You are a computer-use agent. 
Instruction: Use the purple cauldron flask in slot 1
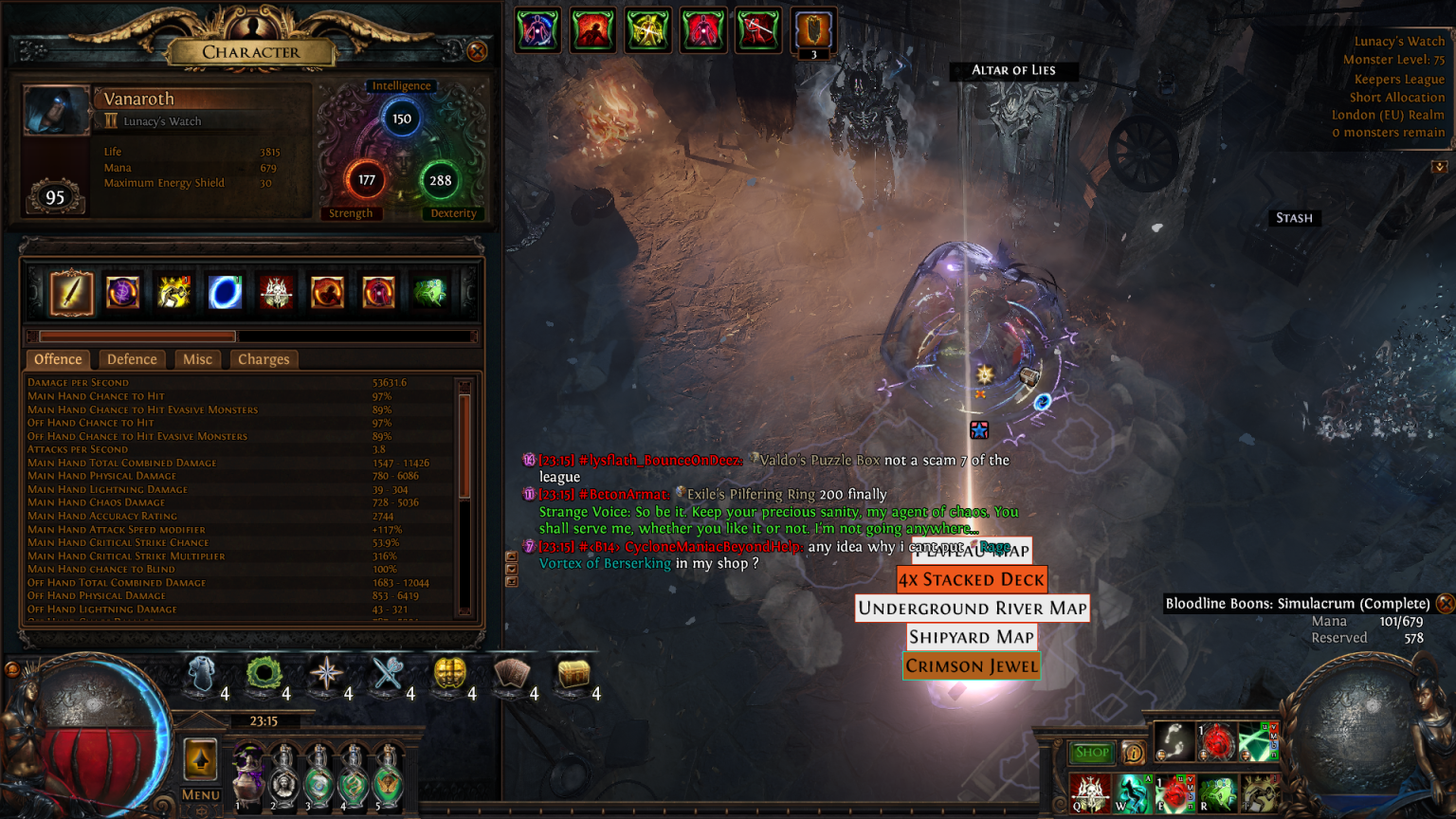coord(249,777)
